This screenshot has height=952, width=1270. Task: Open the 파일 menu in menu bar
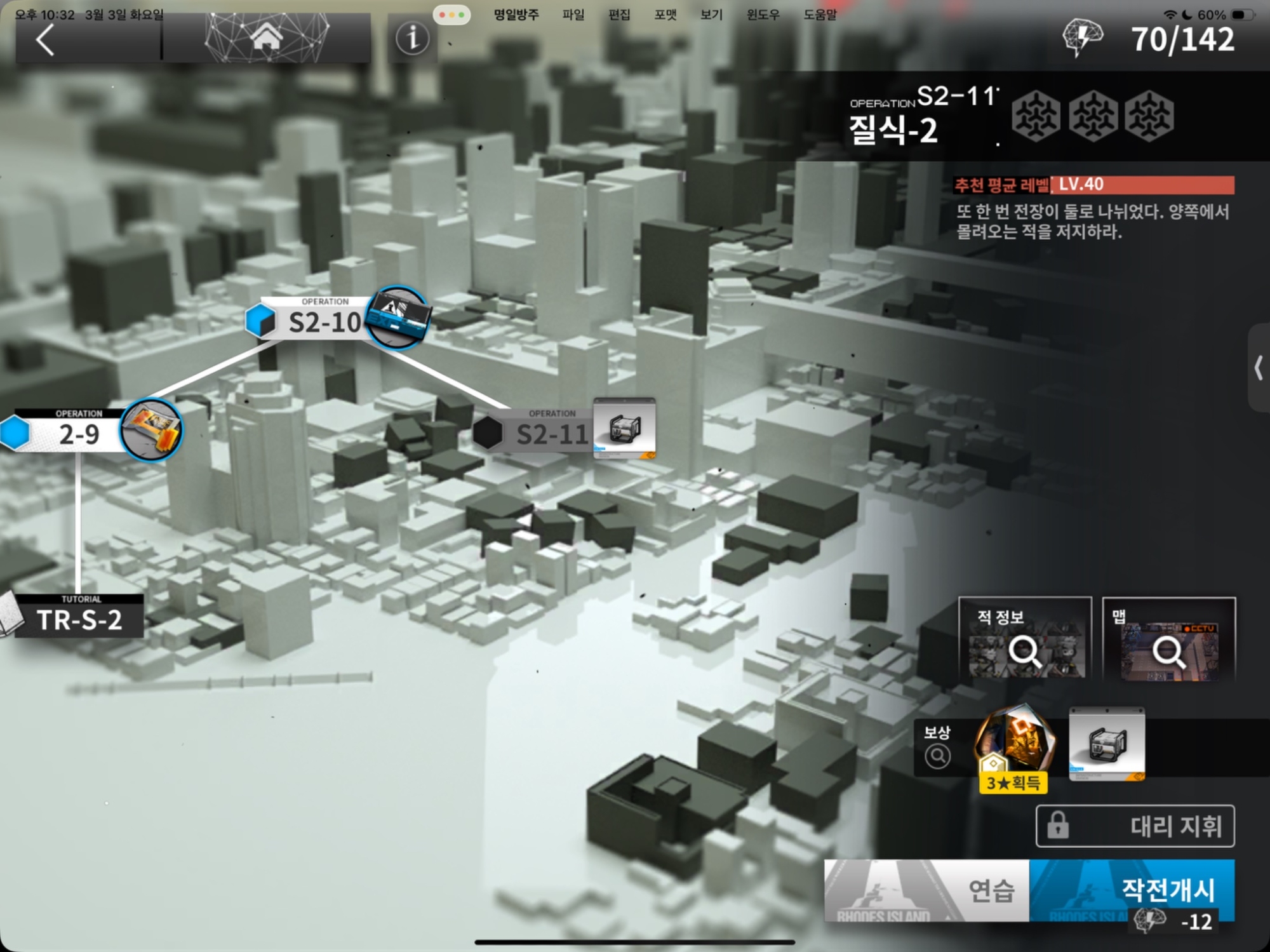(573, 15)
